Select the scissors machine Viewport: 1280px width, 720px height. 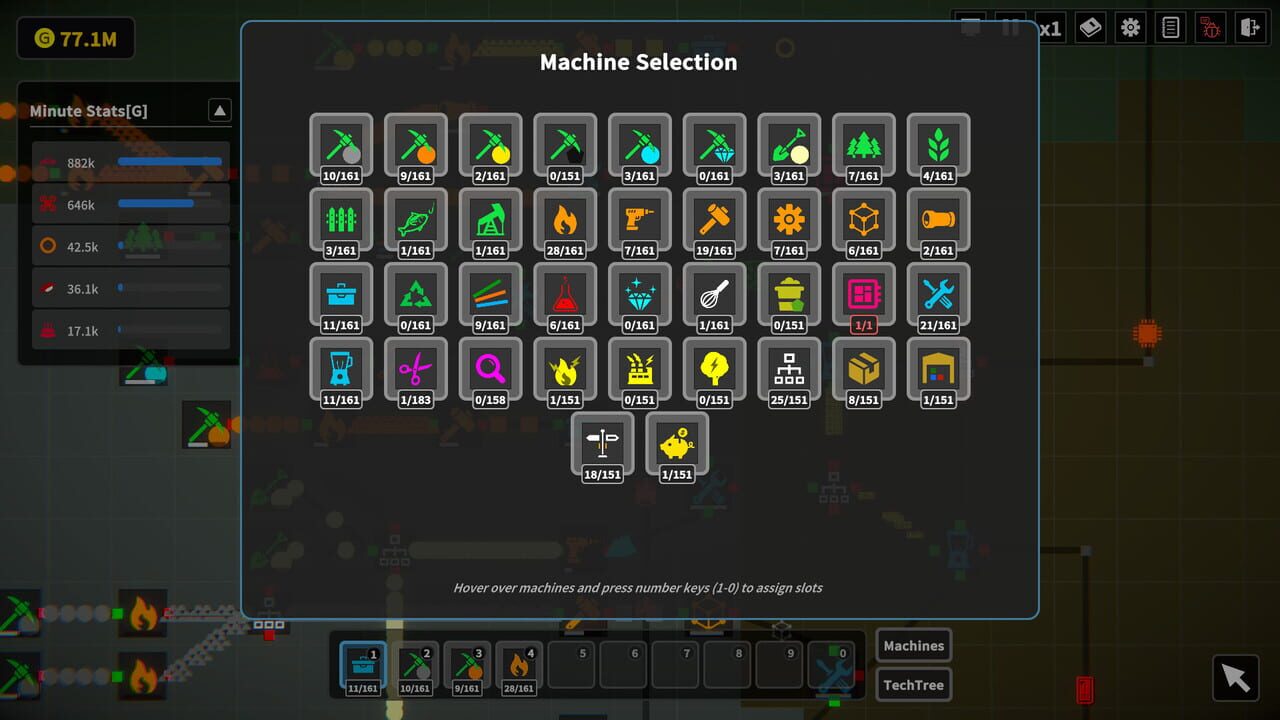coord(415,371)
